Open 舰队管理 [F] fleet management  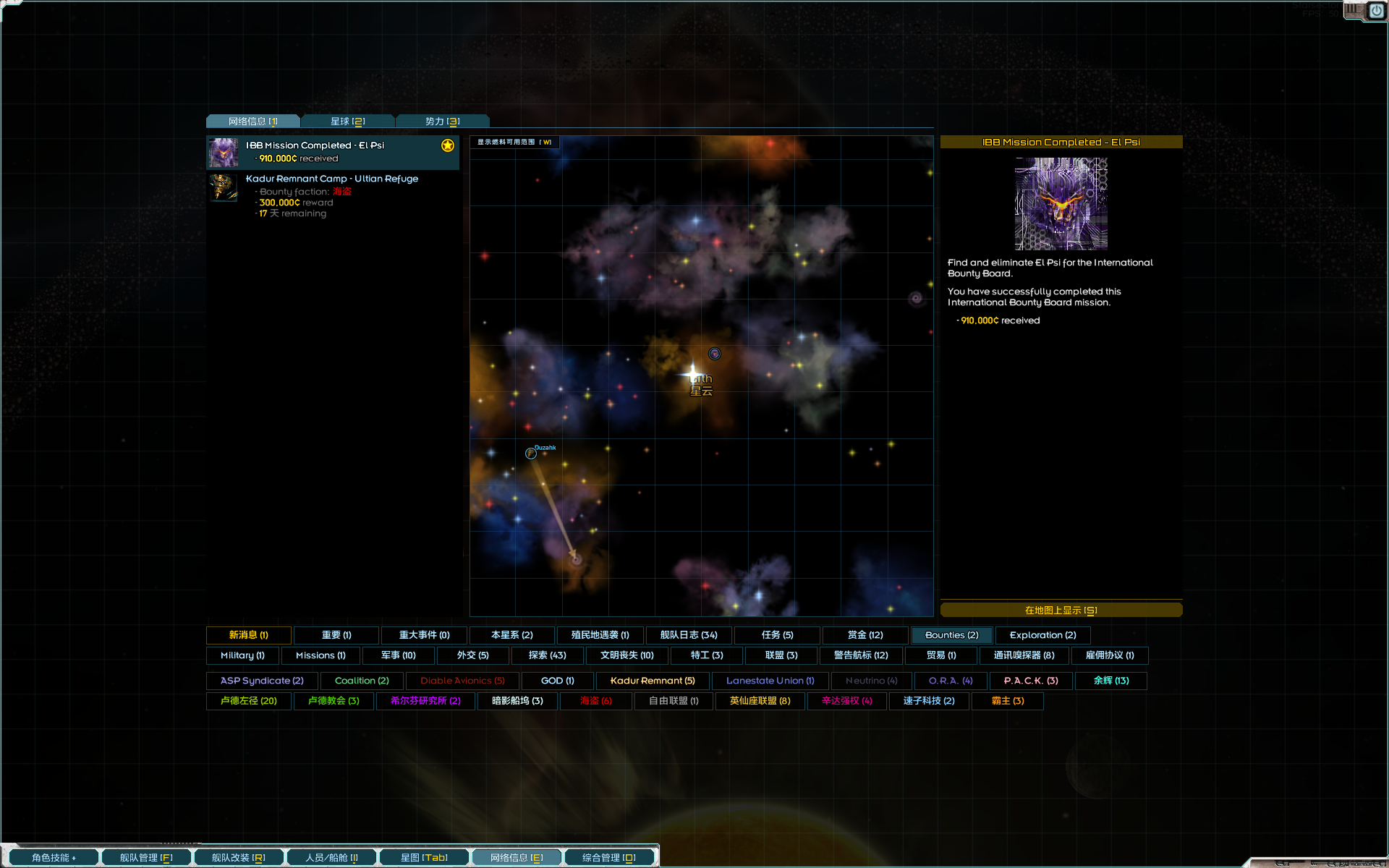point(146,856)
